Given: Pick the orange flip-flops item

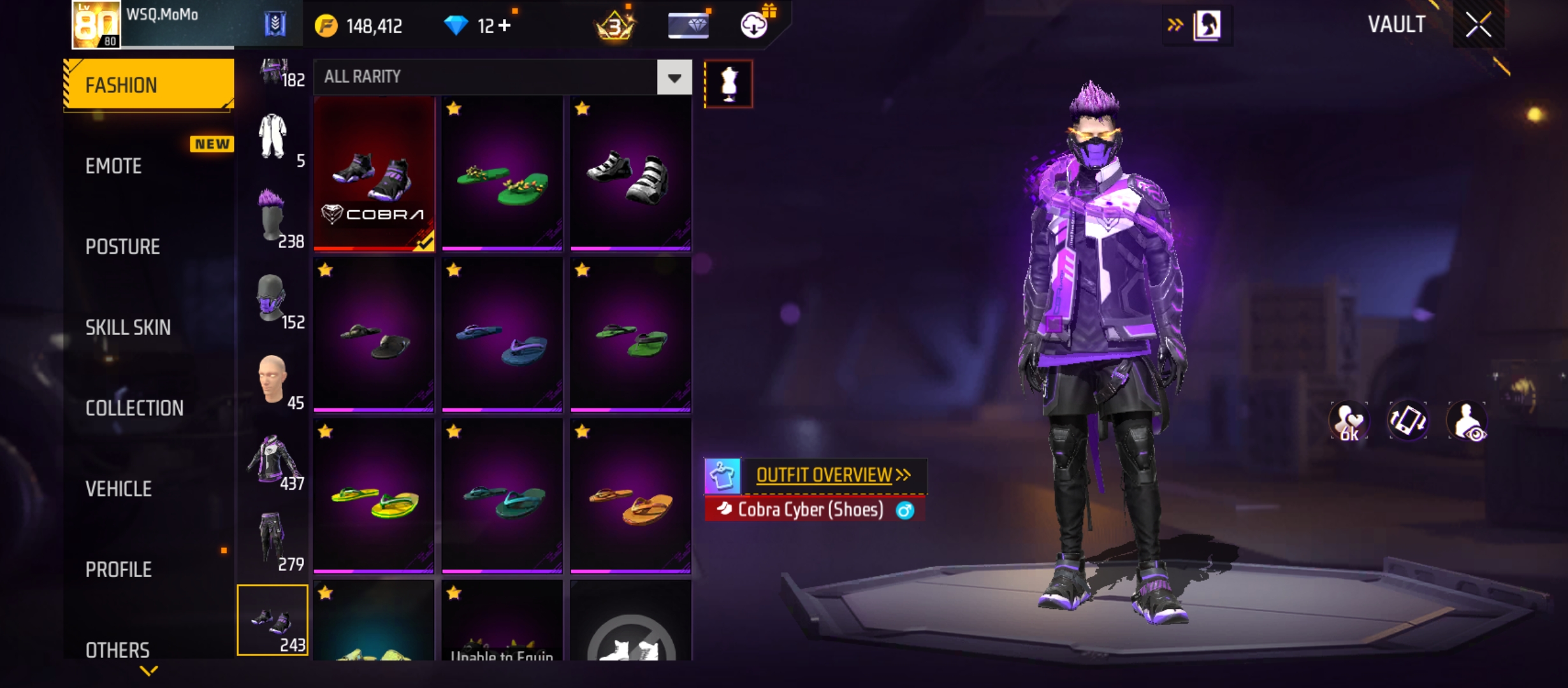Looking at the screenshot, I should [x=630, y=497].
